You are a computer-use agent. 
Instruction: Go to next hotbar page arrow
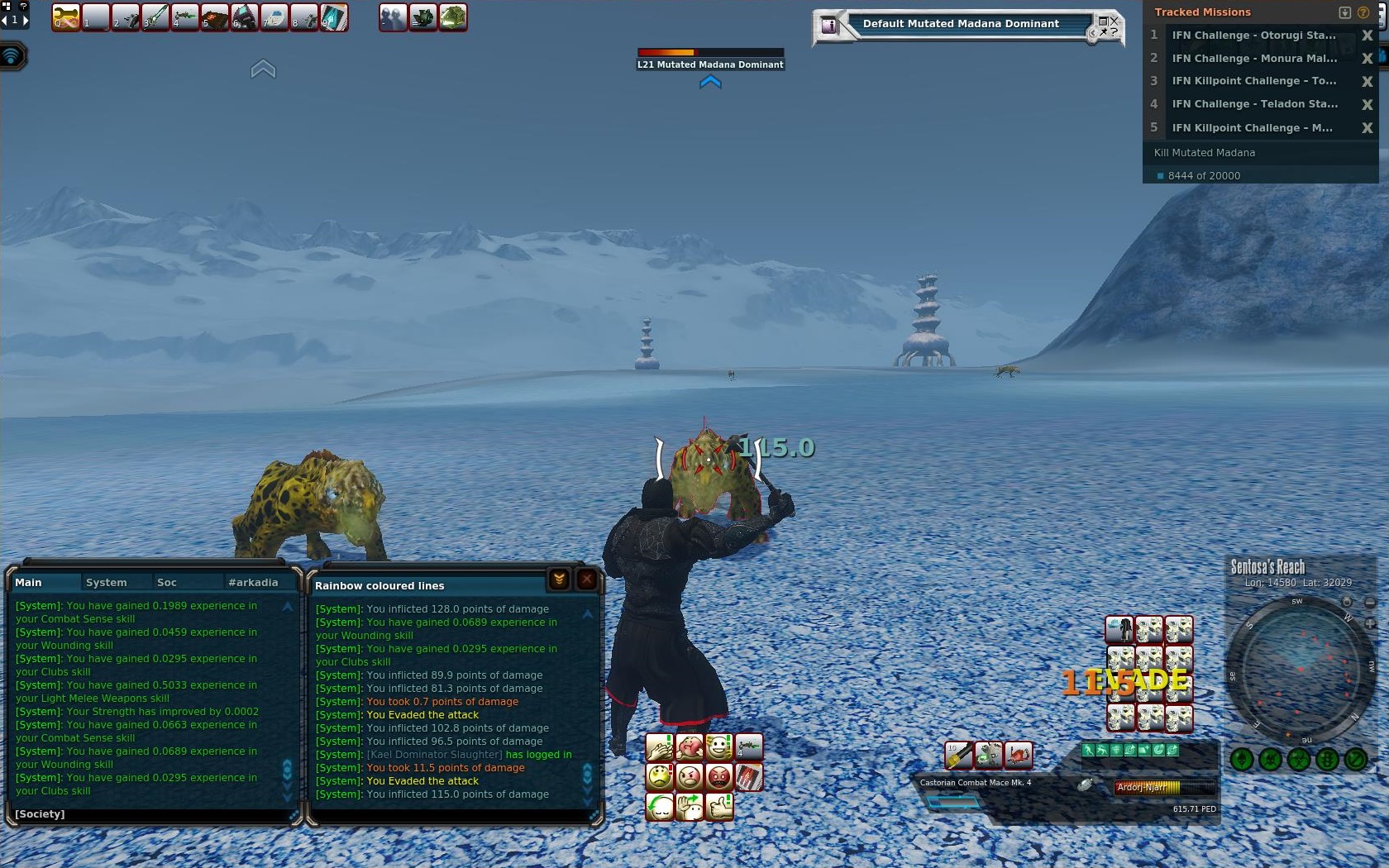26,20
